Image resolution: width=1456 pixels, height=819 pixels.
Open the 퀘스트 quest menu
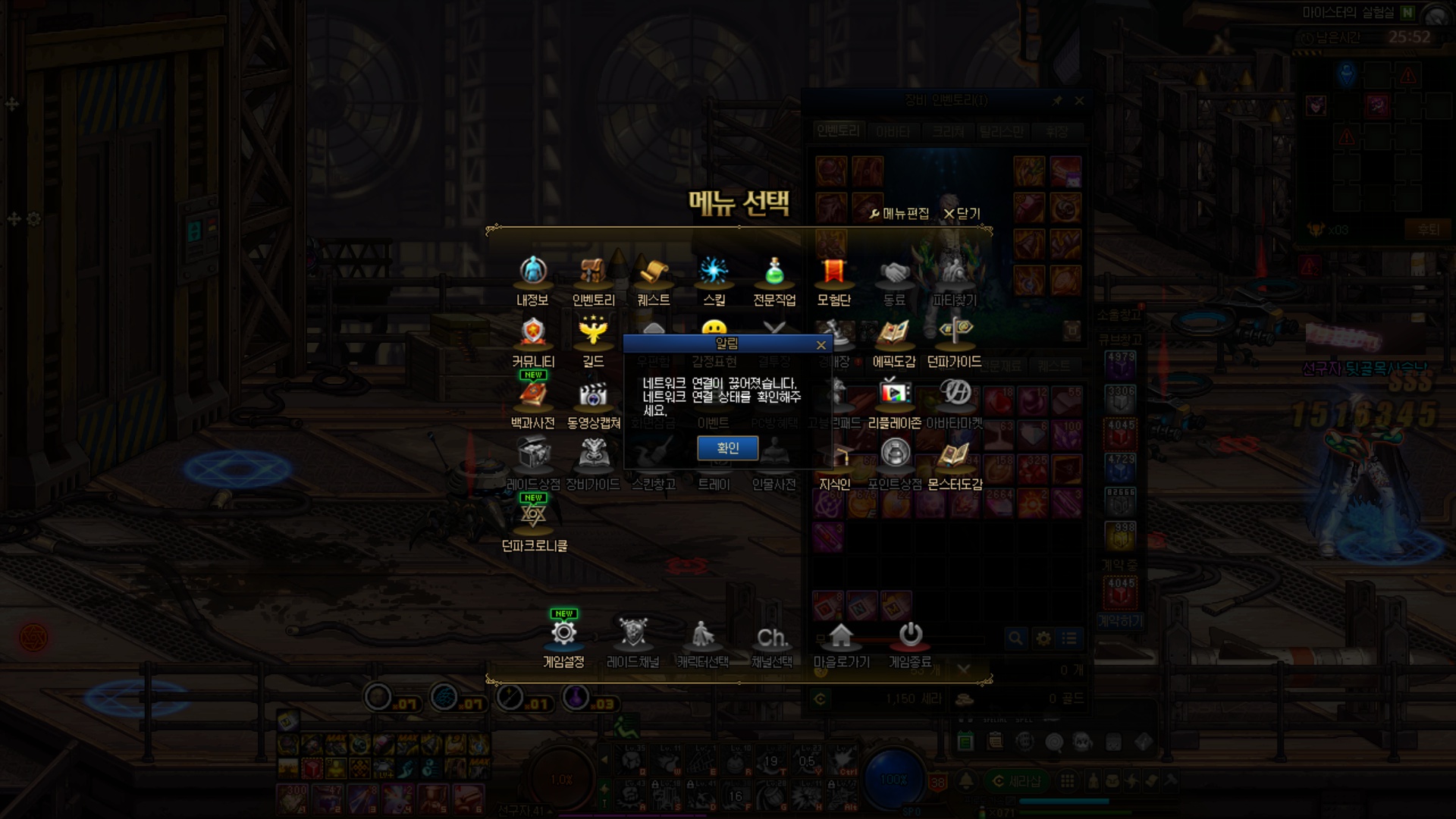(x=653, y=281)
